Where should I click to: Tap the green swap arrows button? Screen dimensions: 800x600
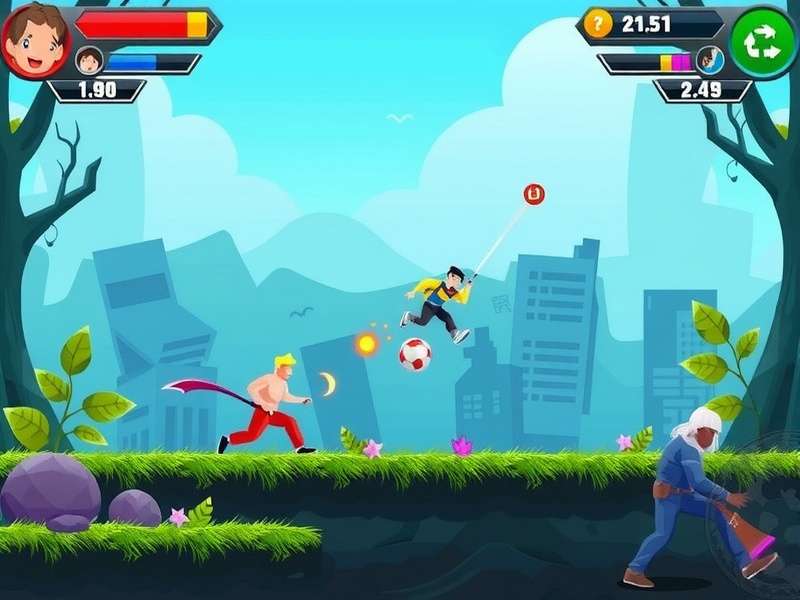coord(764,42)
